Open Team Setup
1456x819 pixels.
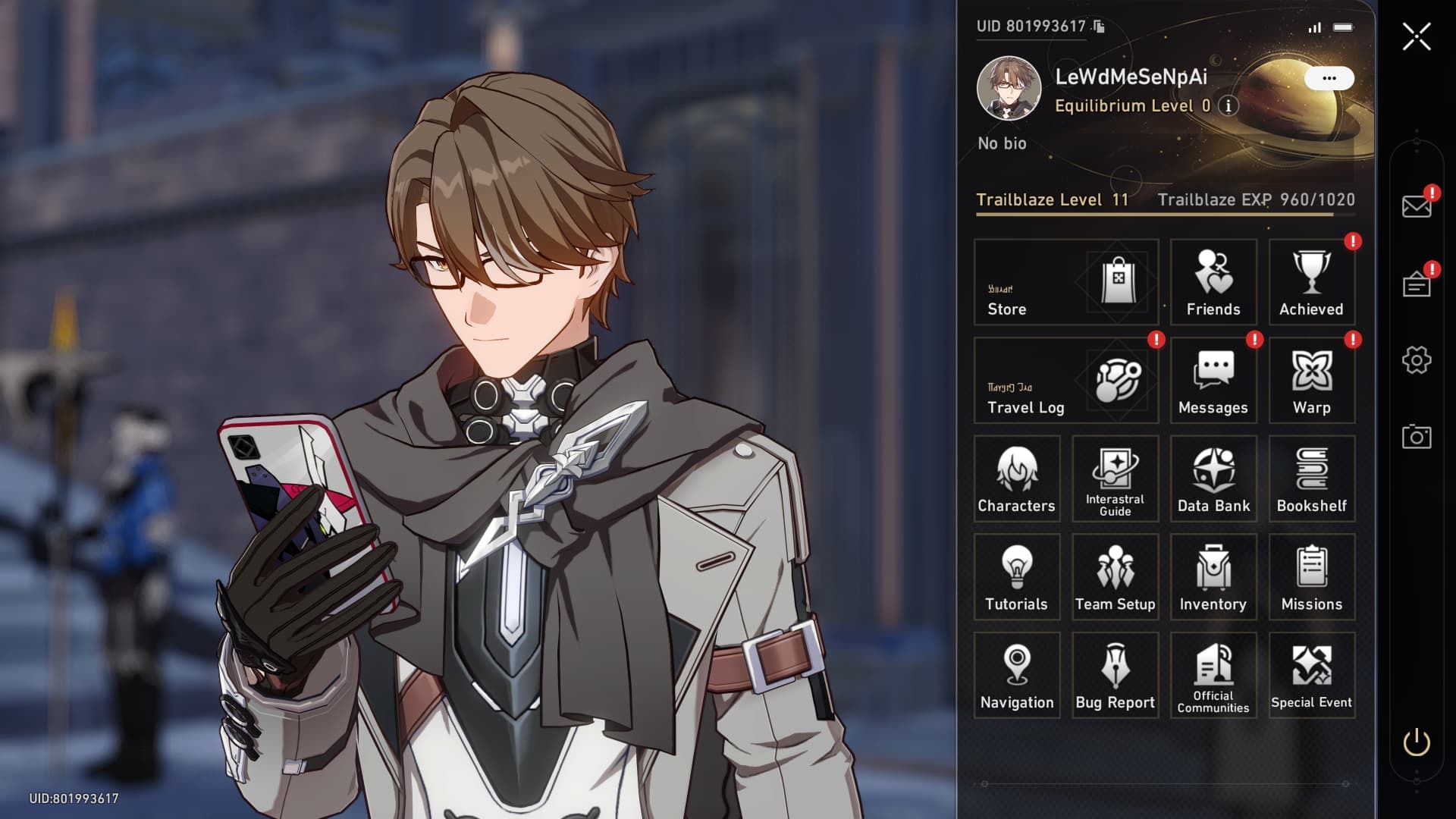pyautogui.click(x=1115, y=577)
